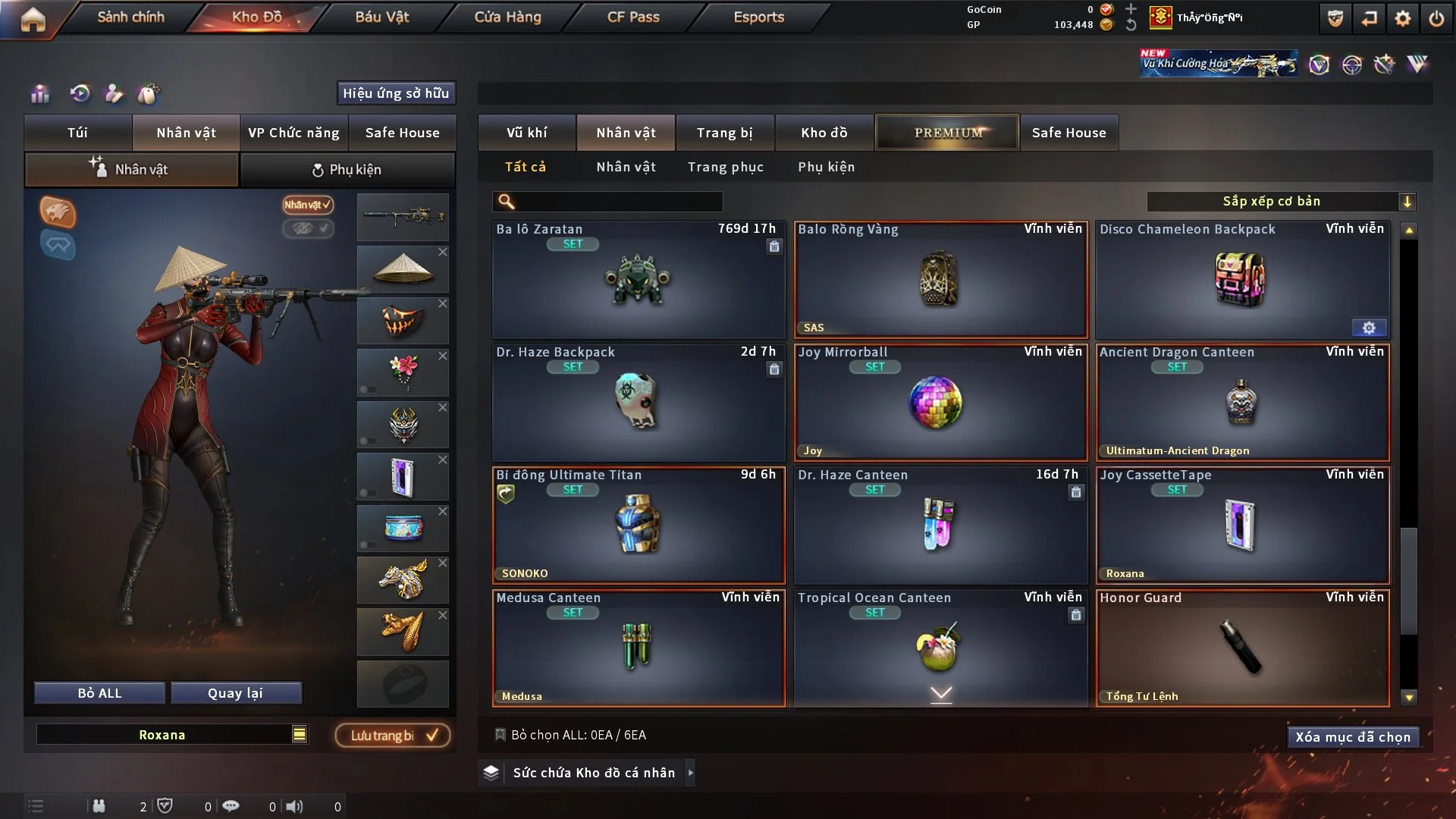Switch to the Vũ khí tab
The width and height of the screenshot is (1456, 819).
click(x=526, y=133)
